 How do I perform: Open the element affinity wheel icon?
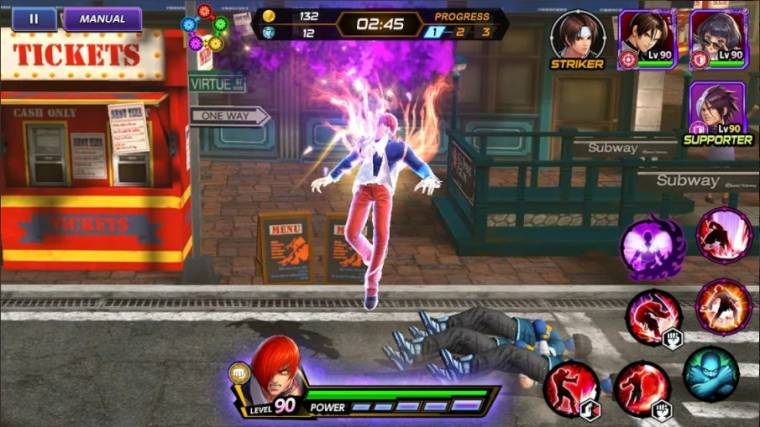point(205,28)
